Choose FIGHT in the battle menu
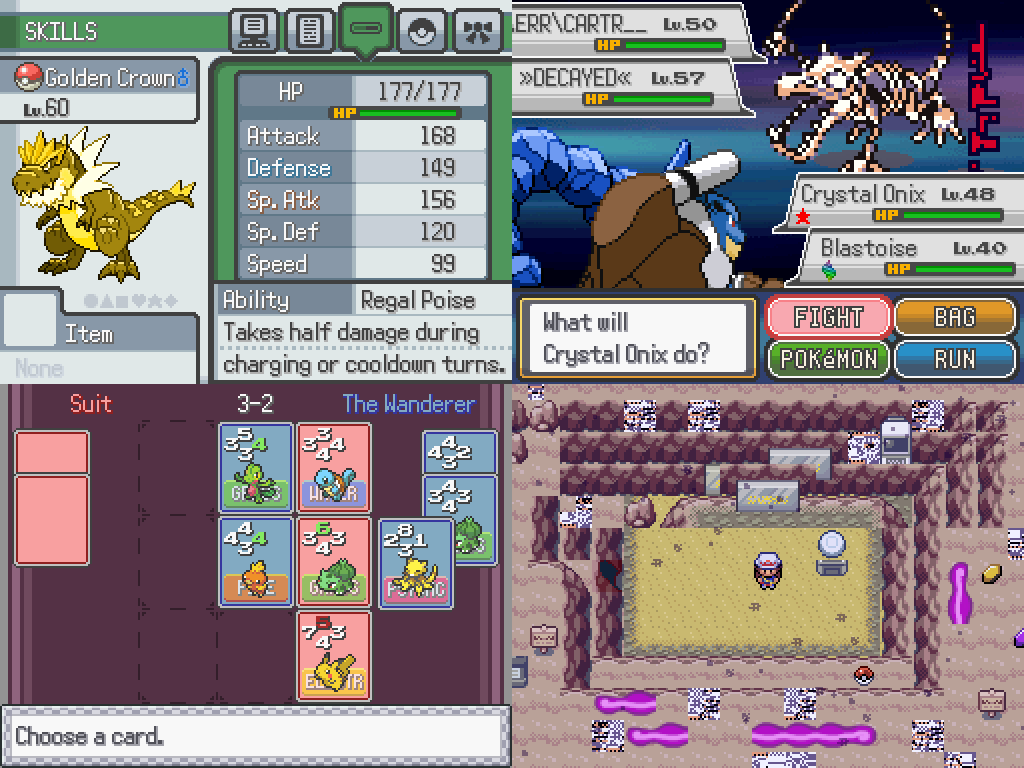1024x768 pixels. (828, 318)
